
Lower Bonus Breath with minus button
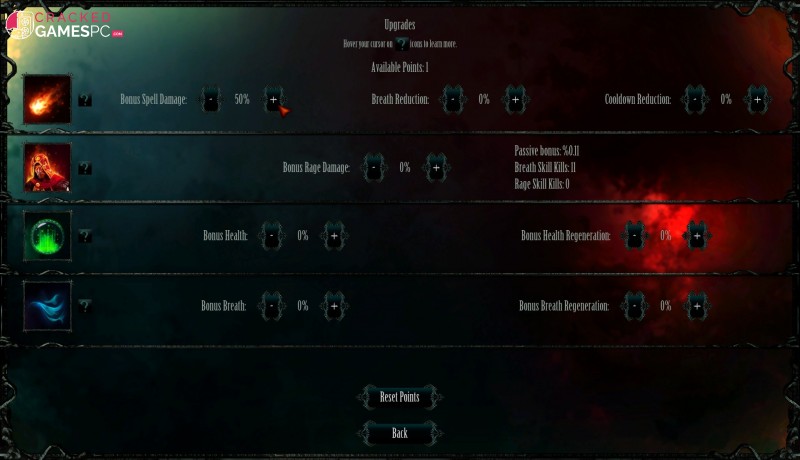pyautogui.click(x=271, y=305)
